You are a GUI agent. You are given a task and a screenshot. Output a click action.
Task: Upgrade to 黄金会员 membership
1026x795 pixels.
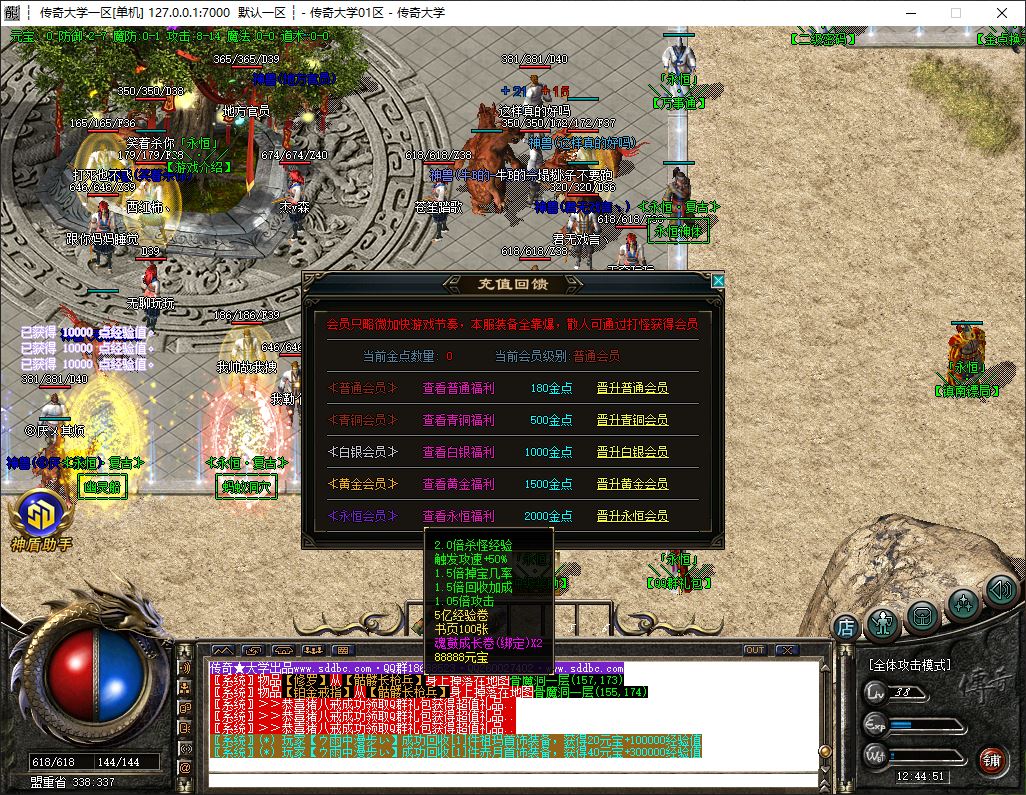click(x=632, y=484)
